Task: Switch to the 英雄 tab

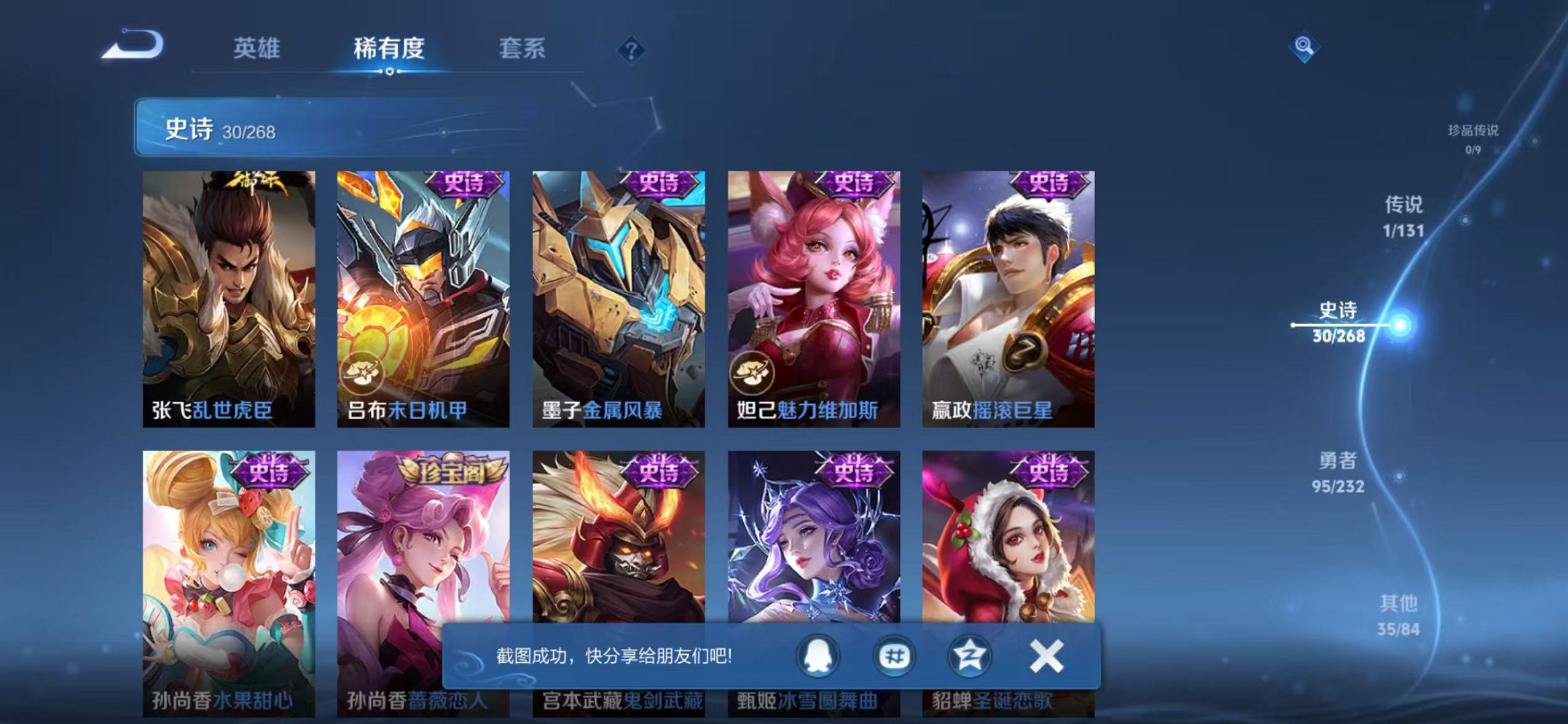Action: (256, 48)
